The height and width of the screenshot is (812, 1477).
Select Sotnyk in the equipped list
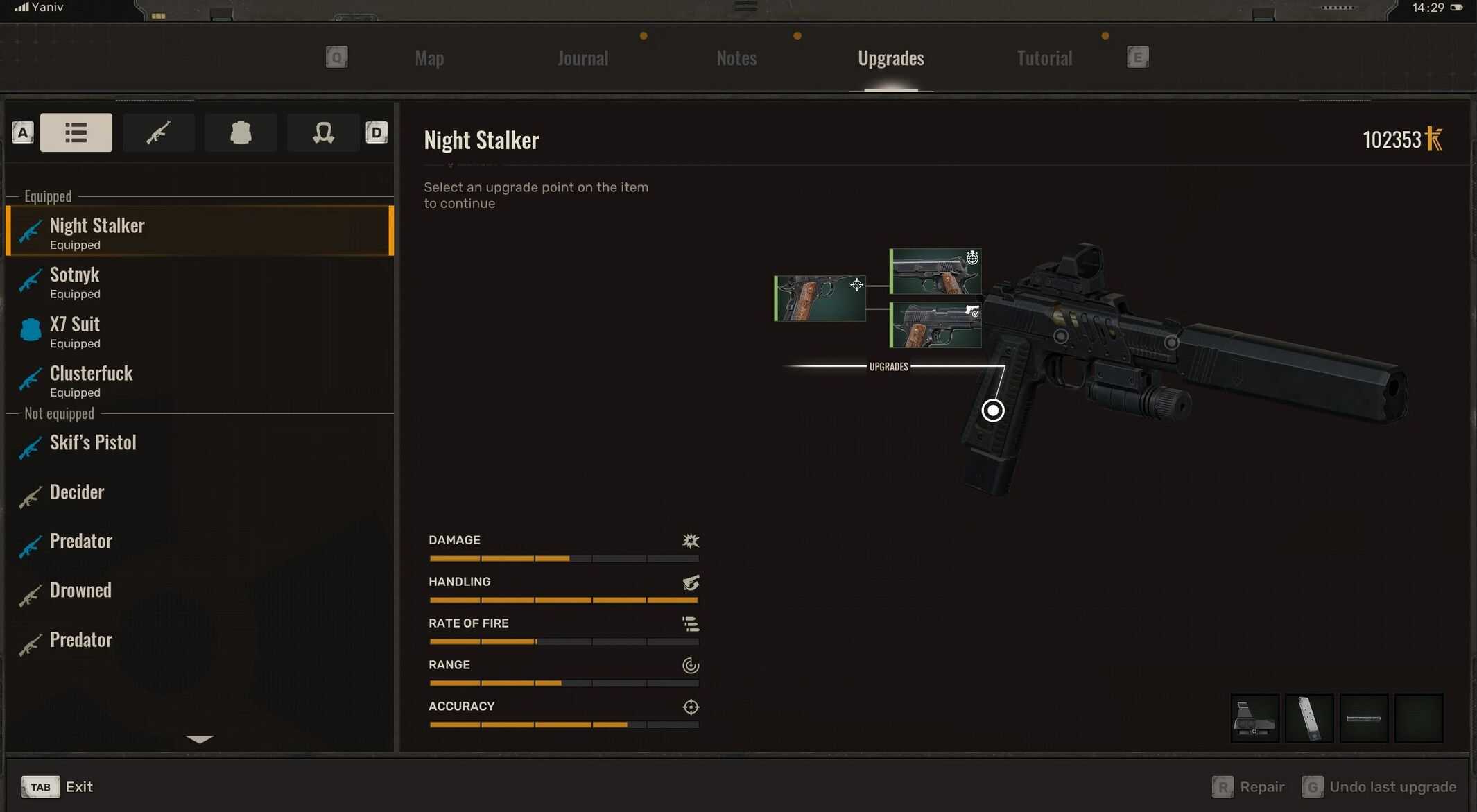tap(200, 282)
